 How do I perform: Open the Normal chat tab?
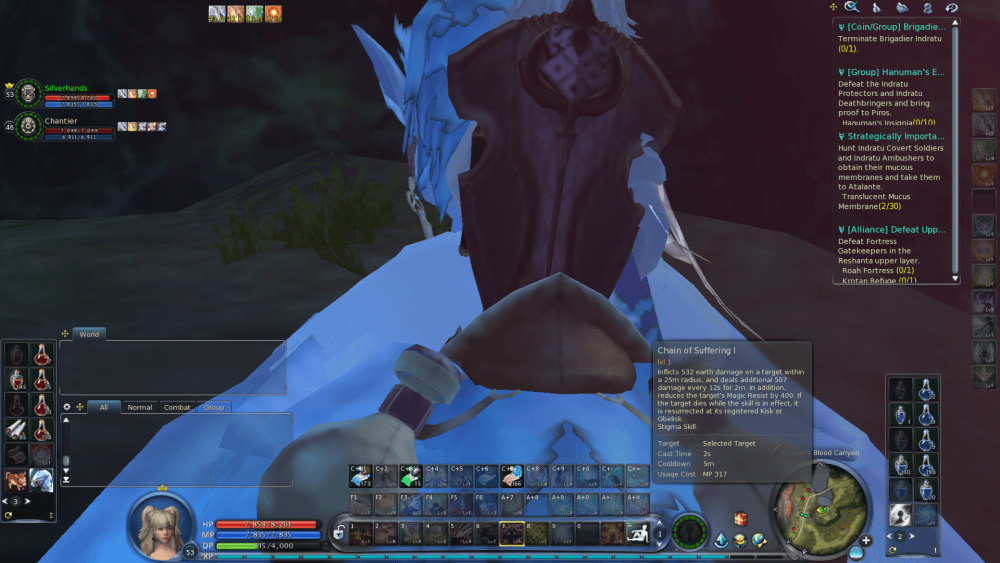tap(140, 407)
